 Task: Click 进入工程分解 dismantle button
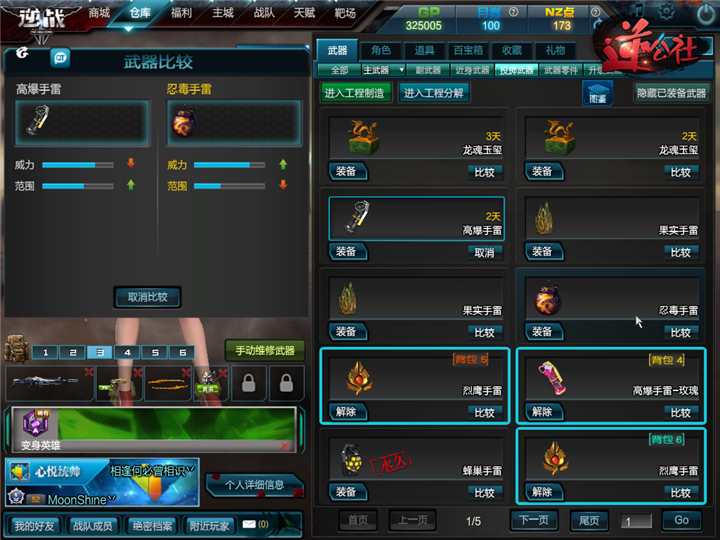pos(433,92)
